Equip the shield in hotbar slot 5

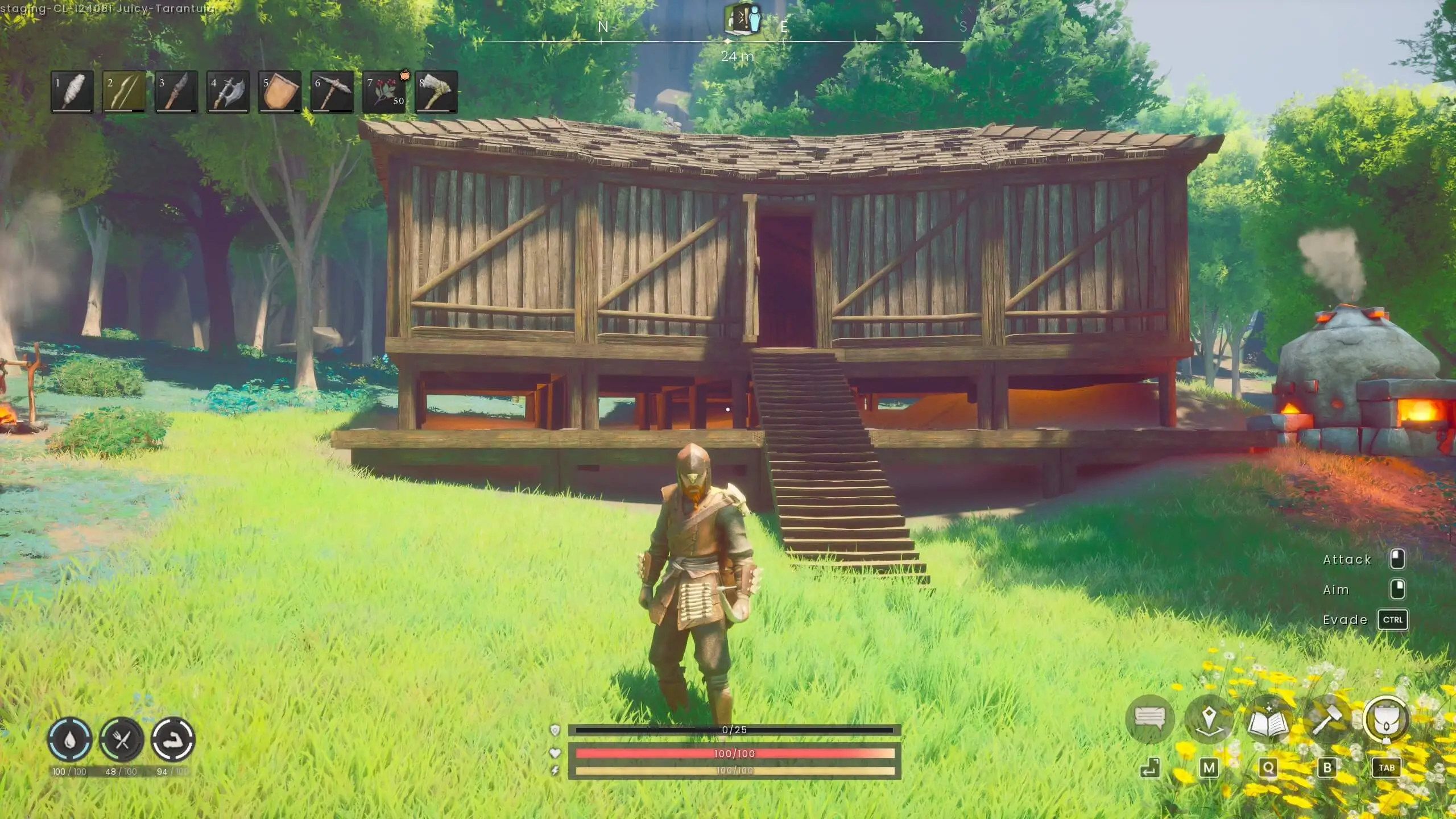coord(279,92)
